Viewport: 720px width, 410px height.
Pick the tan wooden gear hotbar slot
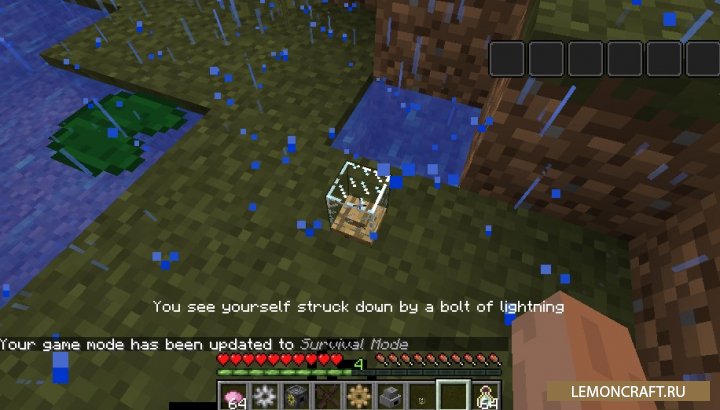pos(359,394)
